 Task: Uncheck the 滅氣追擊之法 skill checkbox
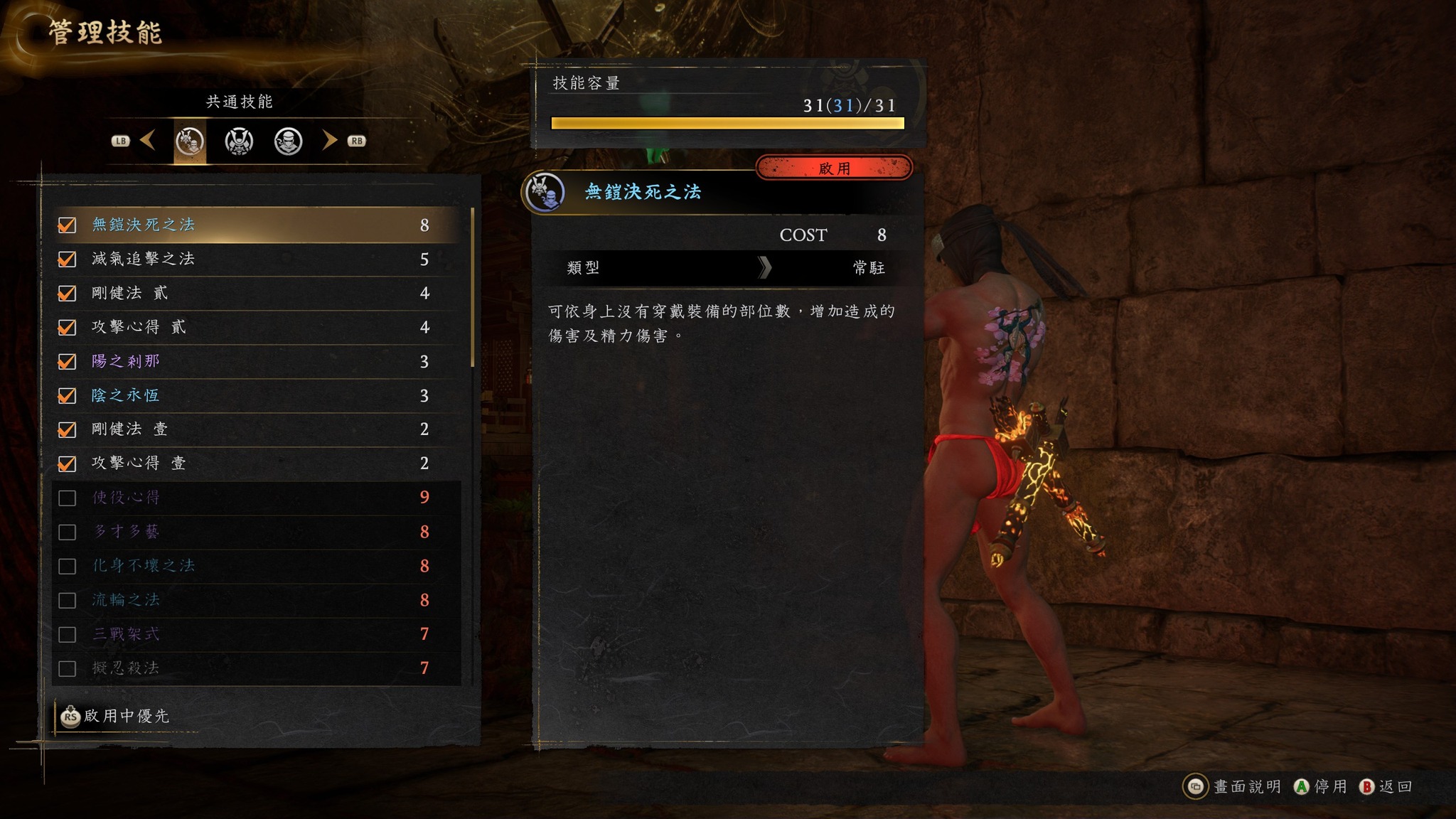point(67,259)
